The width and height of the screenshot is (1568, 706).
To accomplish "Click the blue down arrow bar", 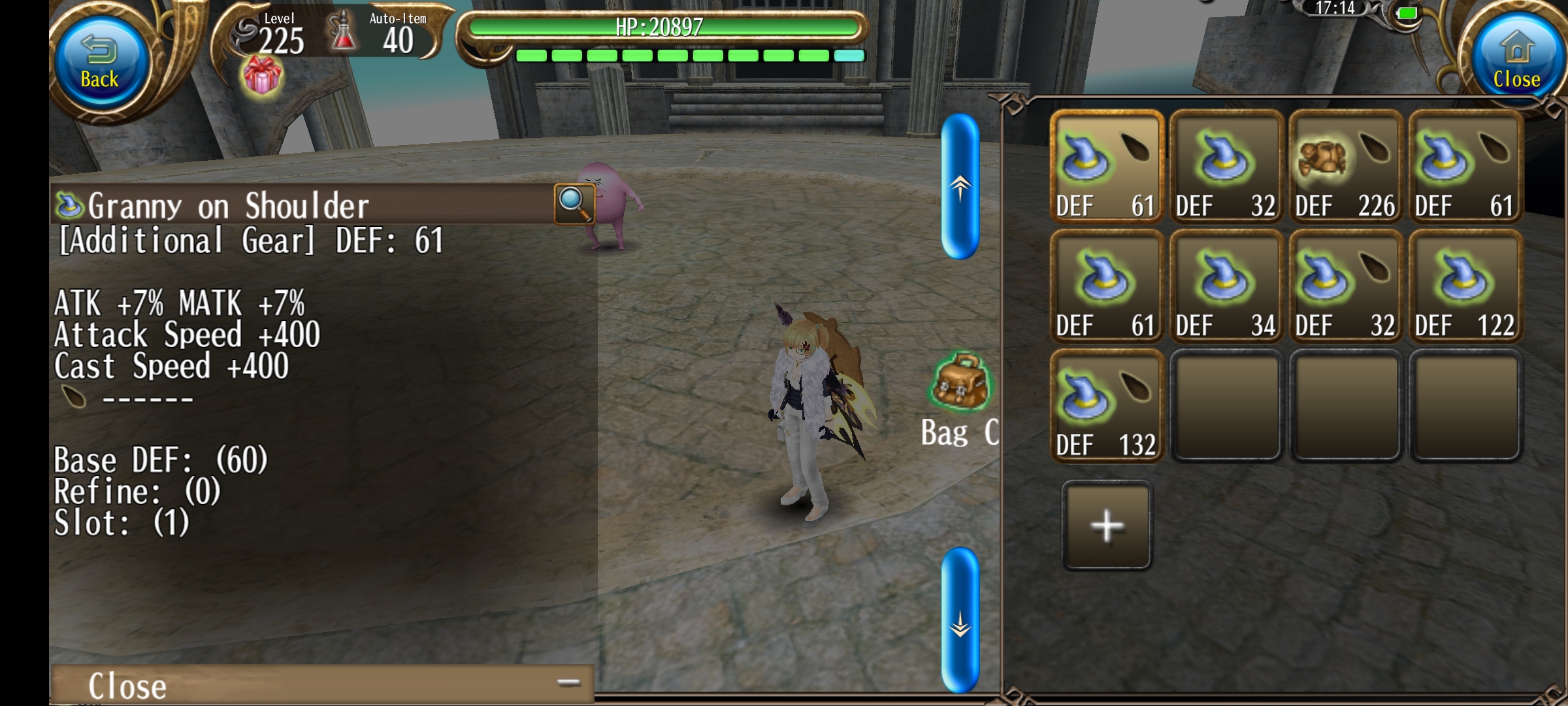I will [960, 620].
